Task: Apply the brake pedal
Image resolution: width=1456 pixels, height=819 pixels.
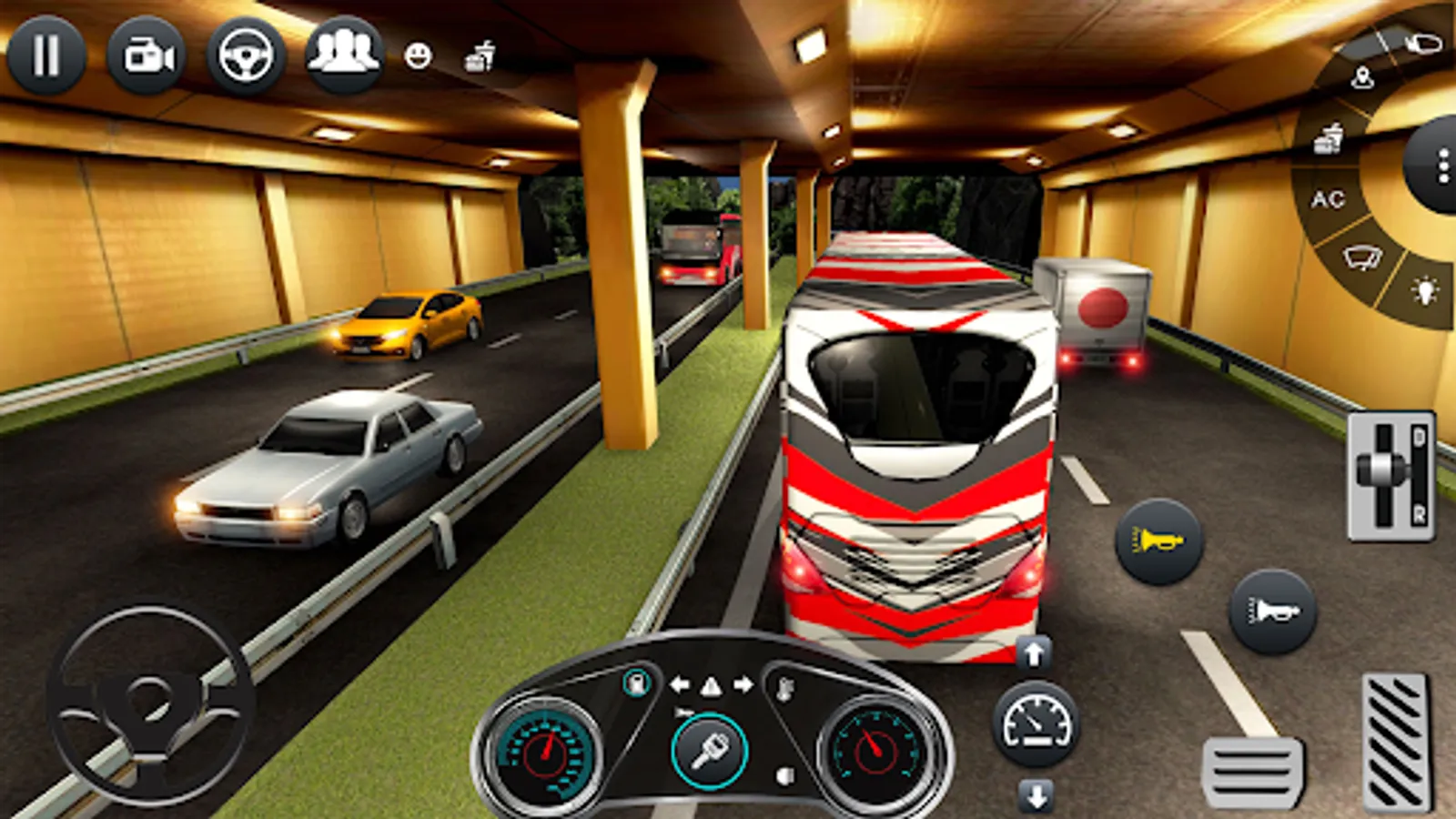Action: tap(1252, 773)
